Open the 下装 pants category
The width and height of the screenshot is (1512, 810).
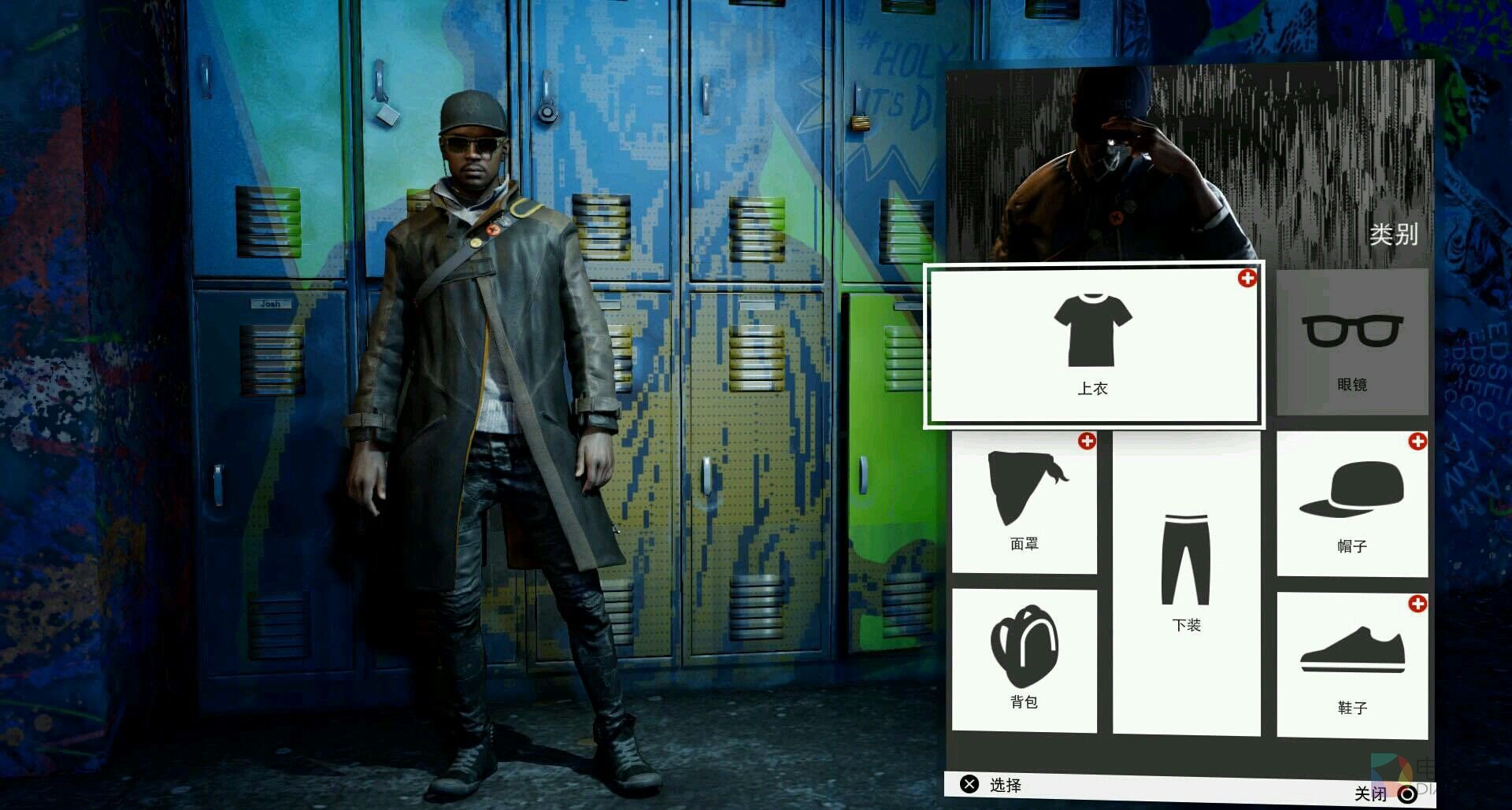(x=1186, y=583)
